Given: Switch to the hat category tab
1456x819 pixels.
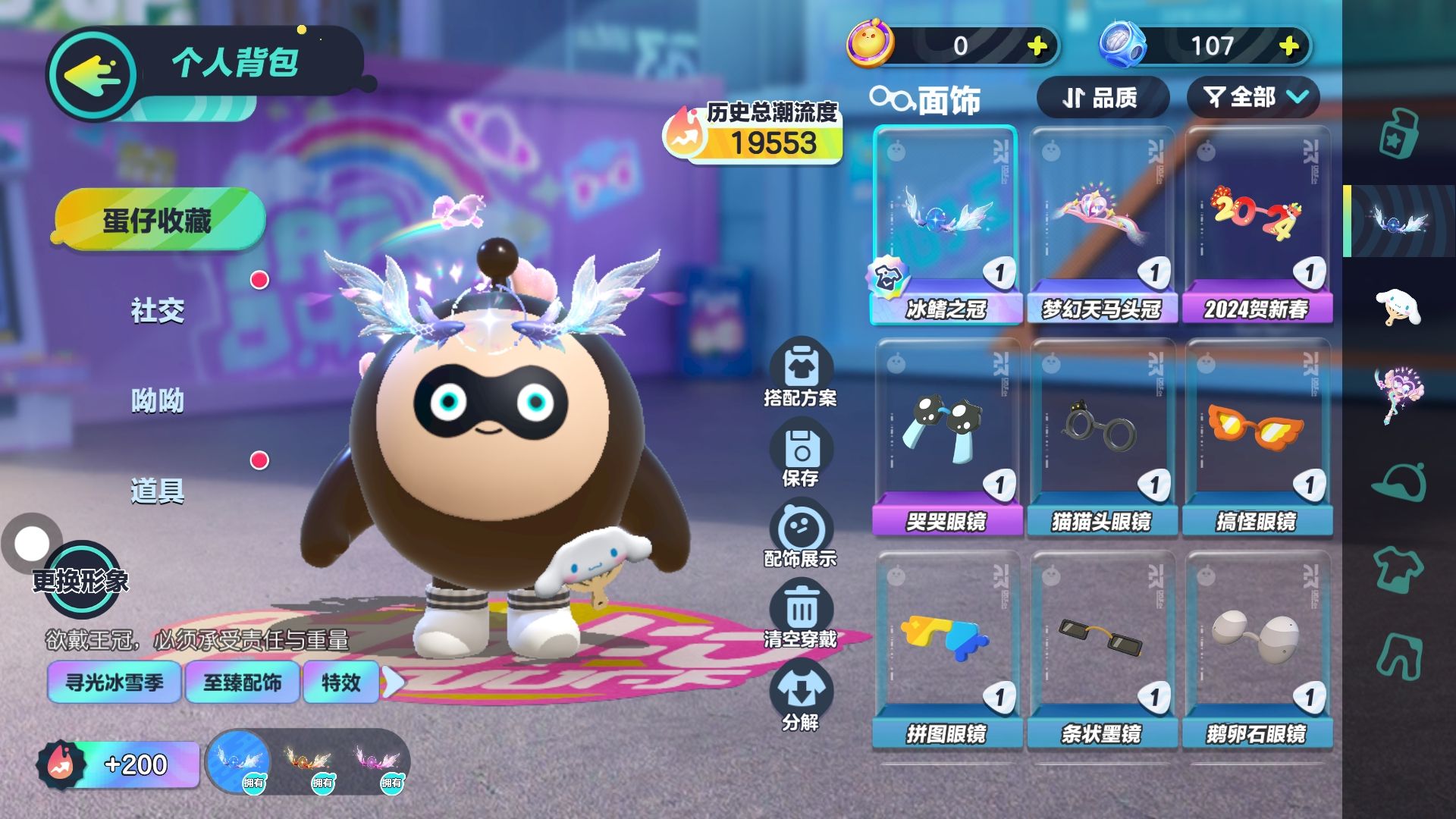Looking at the screenshot, I should (x=1399, y=482).
